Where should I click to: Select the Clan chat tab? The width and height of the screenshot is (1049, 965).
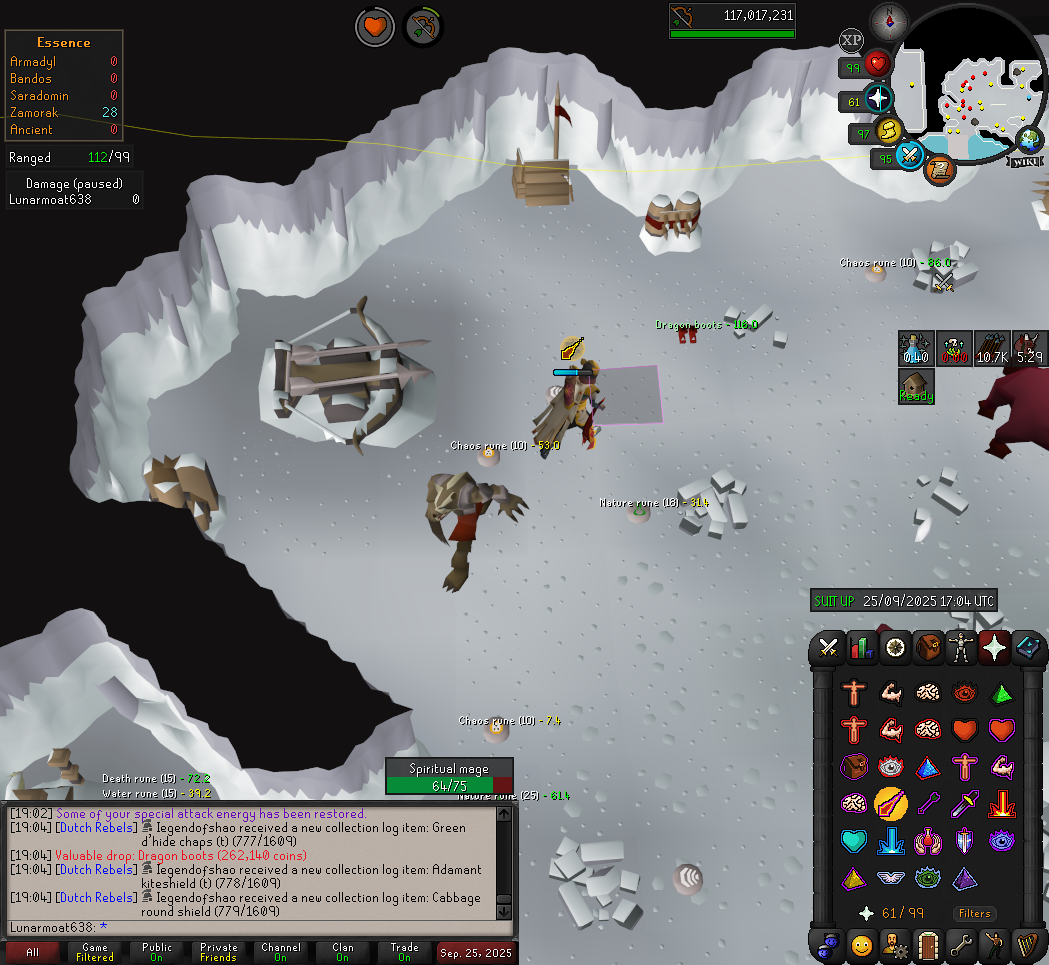point(343,952)
